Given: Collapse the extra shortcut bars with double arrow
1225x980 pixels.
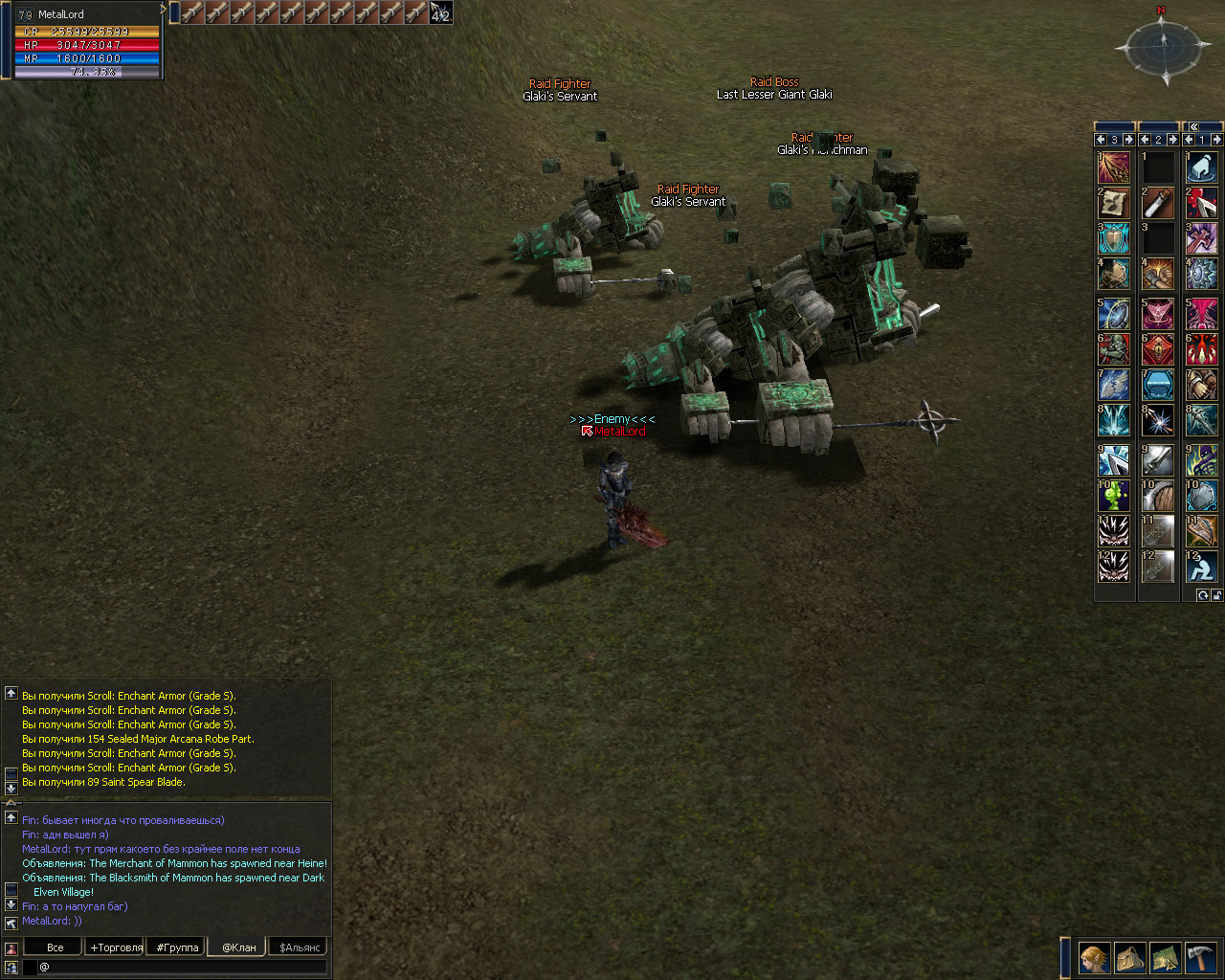Looking at the screenshot, I should tap(1194, 126).
